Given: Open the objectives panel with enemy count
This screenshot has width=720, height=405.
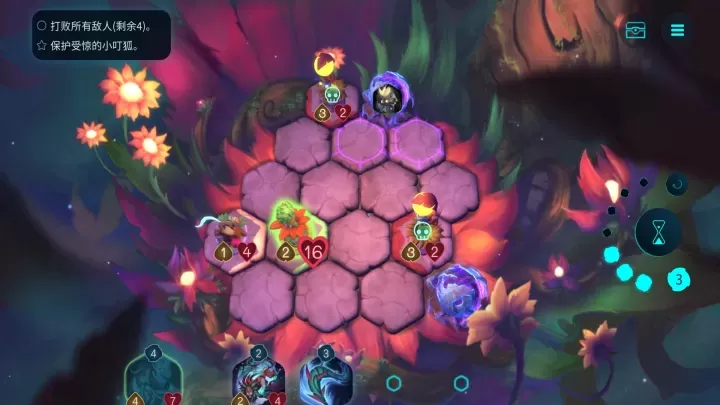Looking at the screenshot, I should (101, 35).
